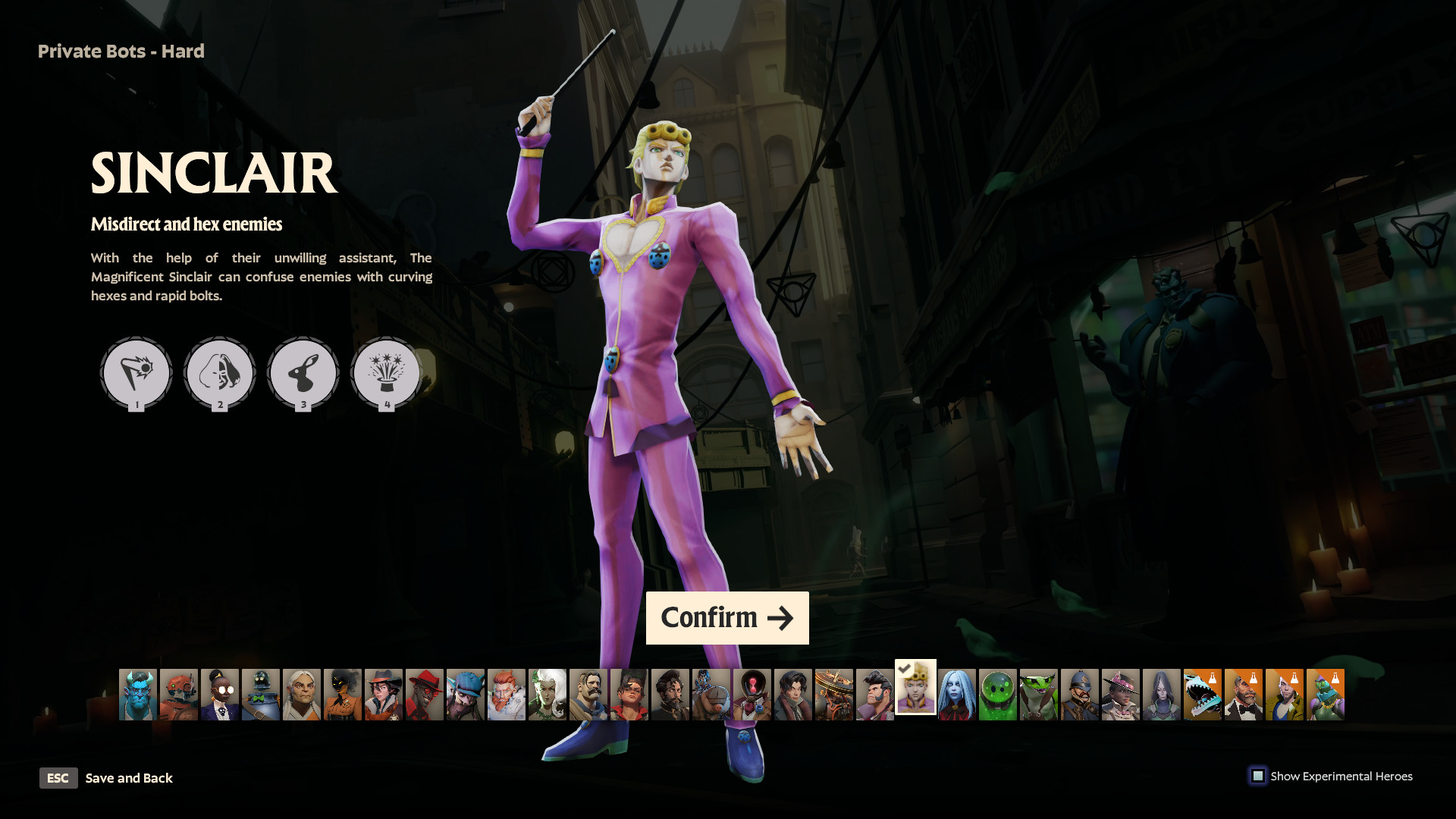
Task: Choose the blue horned demon hero portrait
Action: click(x=138, y=695)
